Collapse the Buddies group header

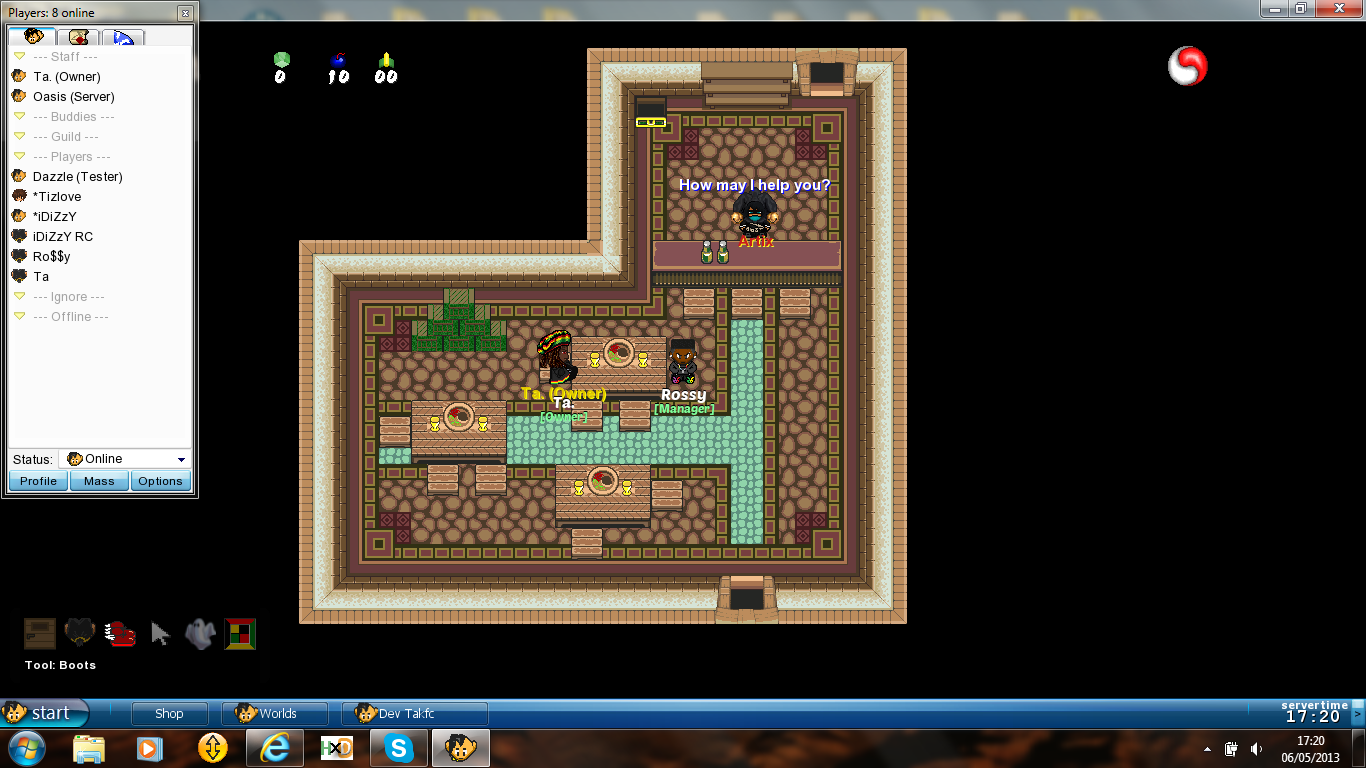coord(19,117)
